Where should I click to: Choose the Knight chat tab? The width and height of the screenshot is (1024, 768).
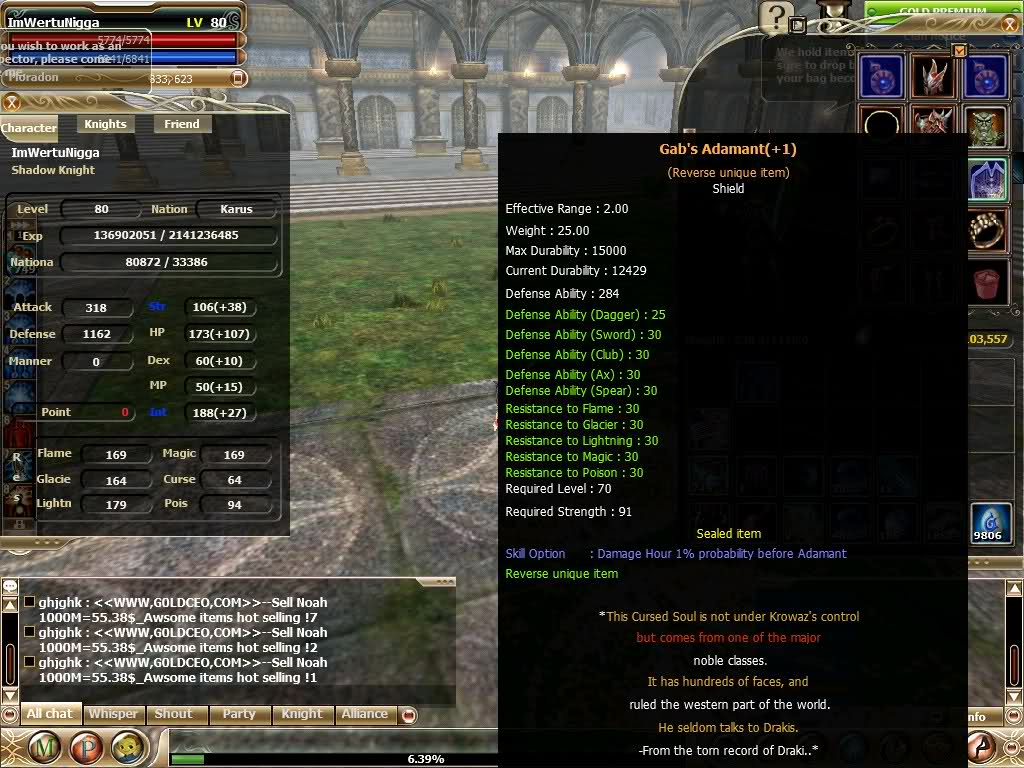pos(302,714)
